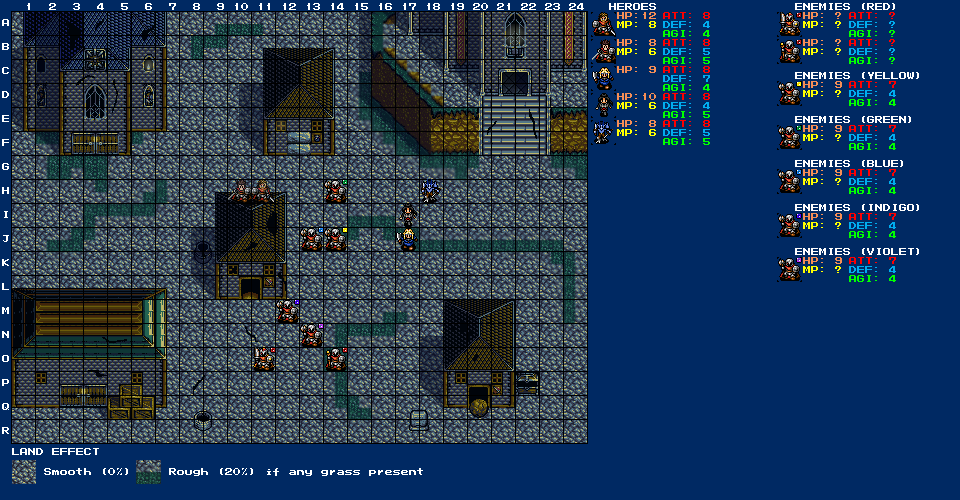The width and height of the screenshot is (960, 500).
Task: Choose the Blue enemy group portrait
Action: pos(790,181)
